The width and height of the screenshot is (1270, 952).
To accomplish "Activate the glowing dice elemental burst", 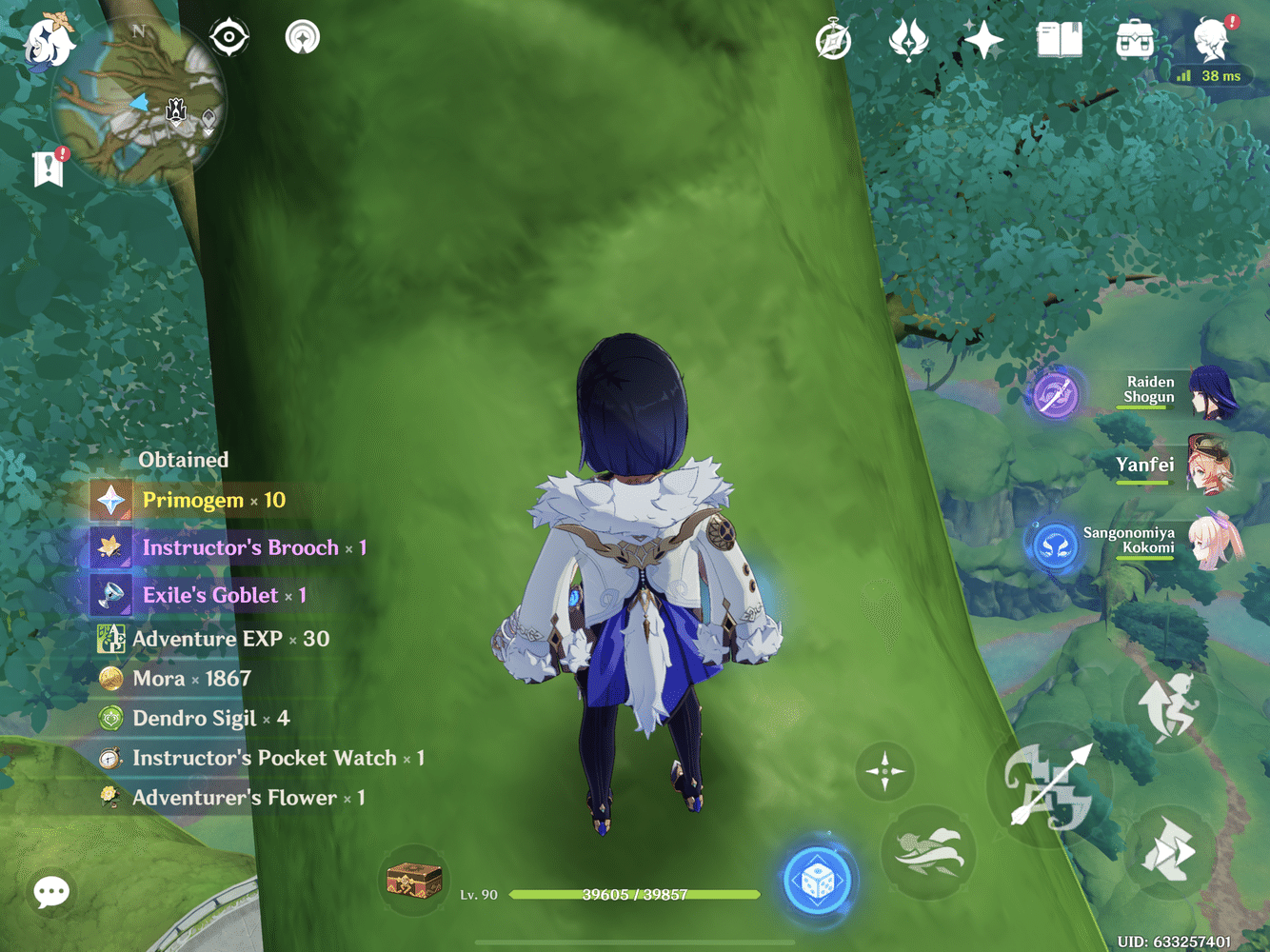I will [x=819, y=880].
